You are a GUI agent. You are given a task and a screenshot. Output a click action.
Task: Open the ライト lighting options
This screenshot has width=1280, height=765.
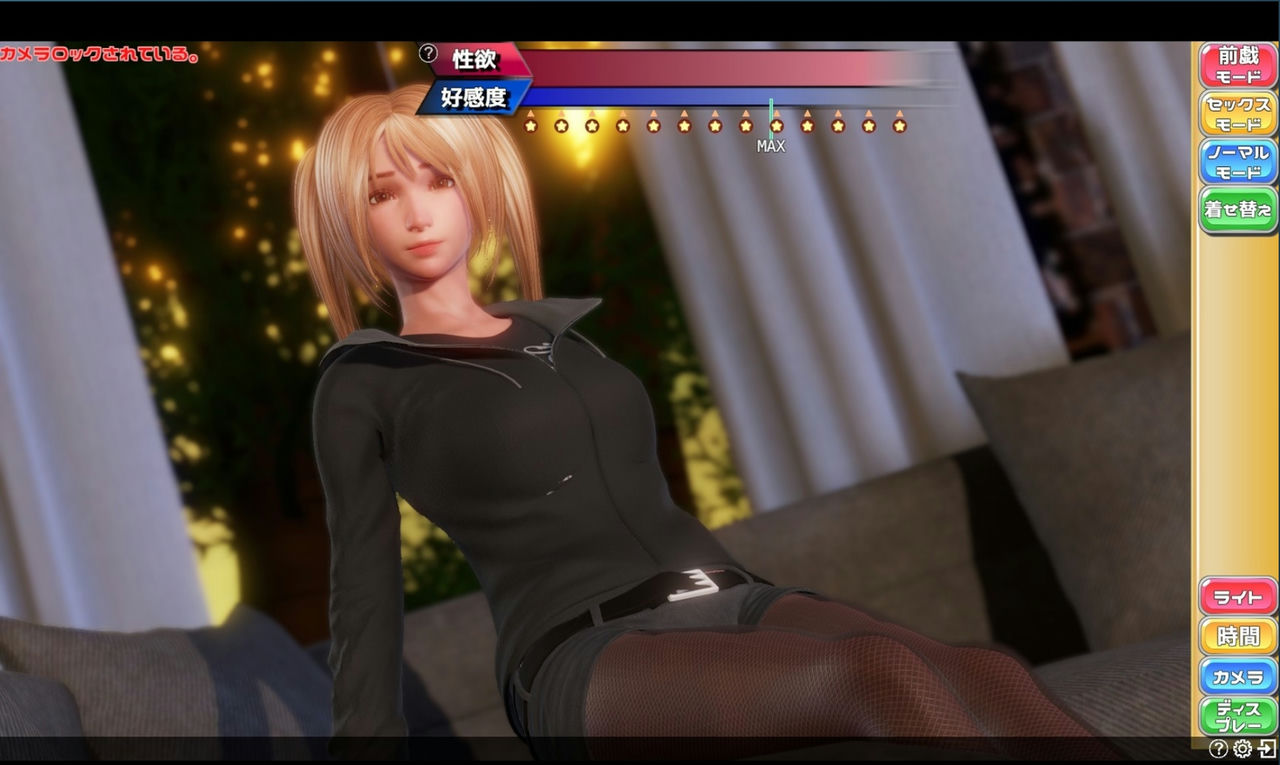pos(1237,596)
